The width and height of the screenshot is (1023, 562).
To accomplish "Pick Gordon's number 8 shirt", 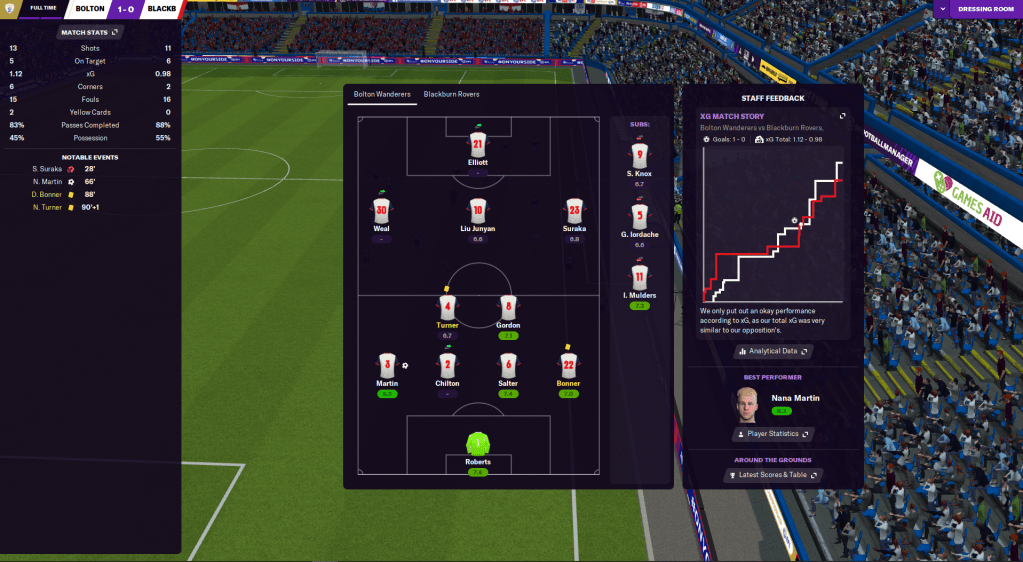I will [x=508, y=307].
